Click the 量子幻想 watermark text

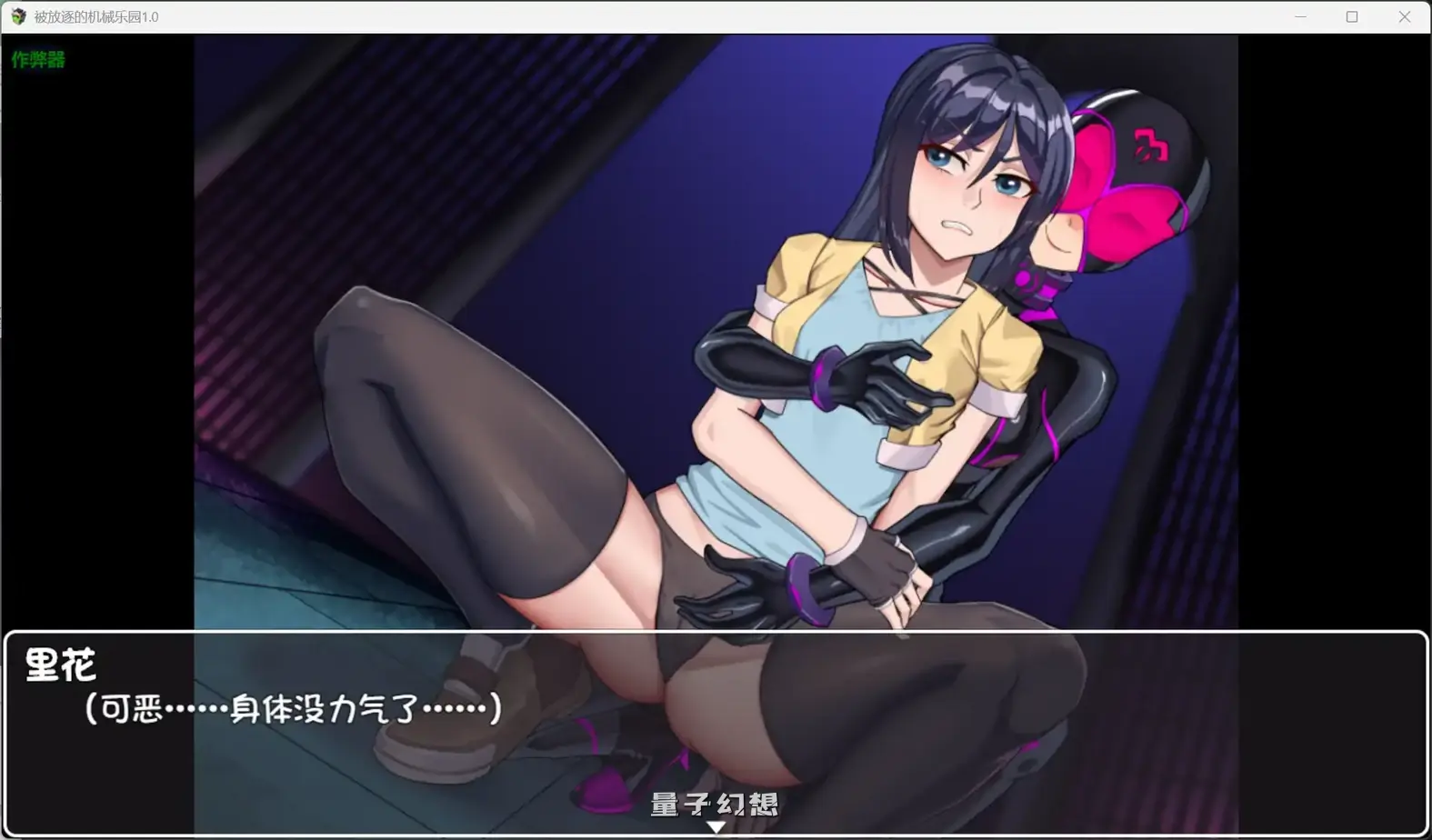[716, 805]
